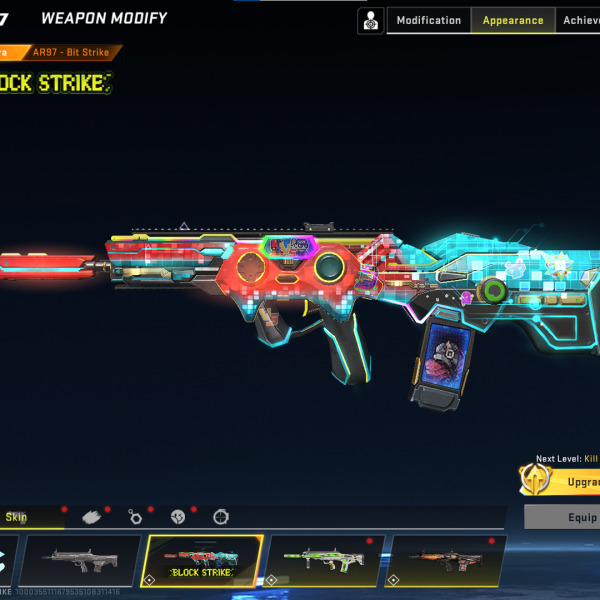The height and width of the screenshot is (600, 600).
Task: Switch to the Modification tab
Action: [428, 21]
